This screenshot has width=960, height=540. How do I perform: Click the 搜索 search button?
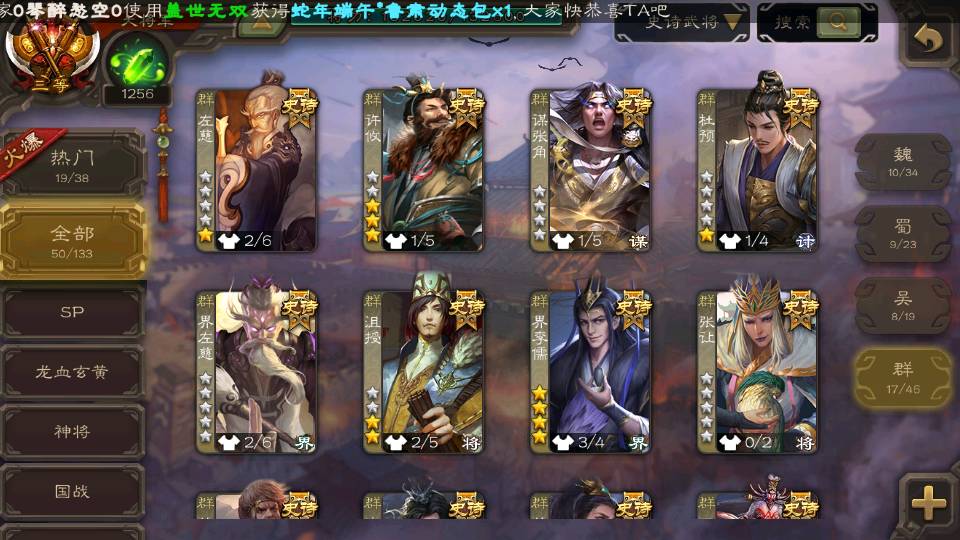coord(816,21)
